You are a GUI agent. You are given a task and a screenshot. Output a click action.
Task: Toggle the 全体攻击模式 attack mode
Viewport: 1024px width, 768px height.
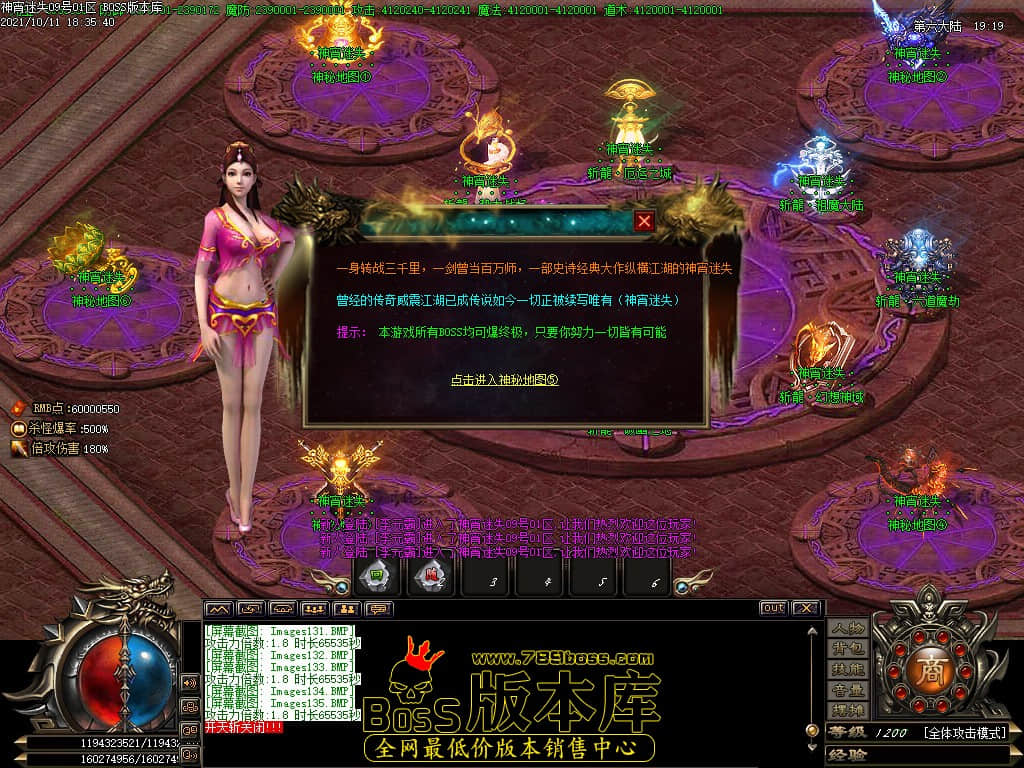[963, 733]
